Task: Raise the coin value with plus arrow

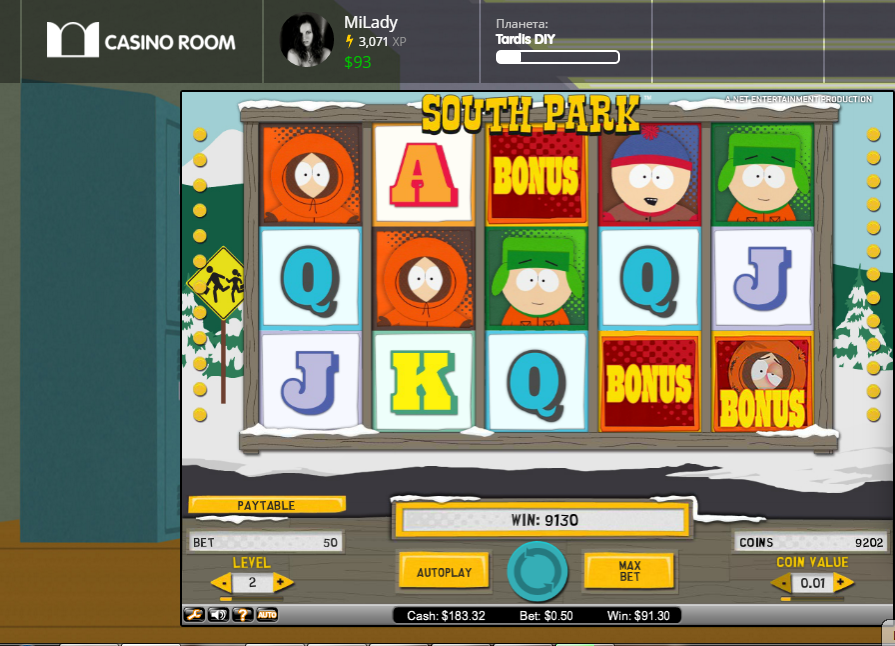Action: point(842,582)
